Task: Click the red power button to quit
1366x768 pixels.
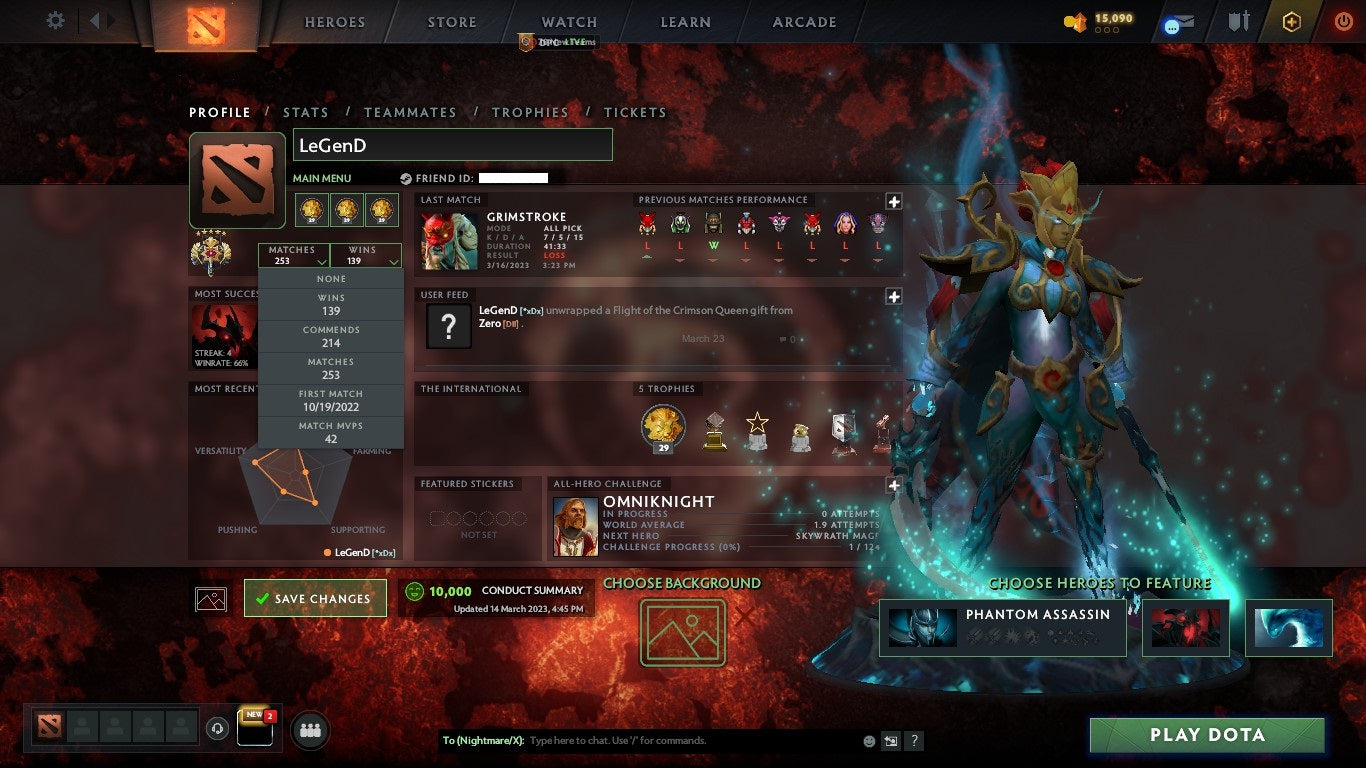Action: coord(1343,21)
